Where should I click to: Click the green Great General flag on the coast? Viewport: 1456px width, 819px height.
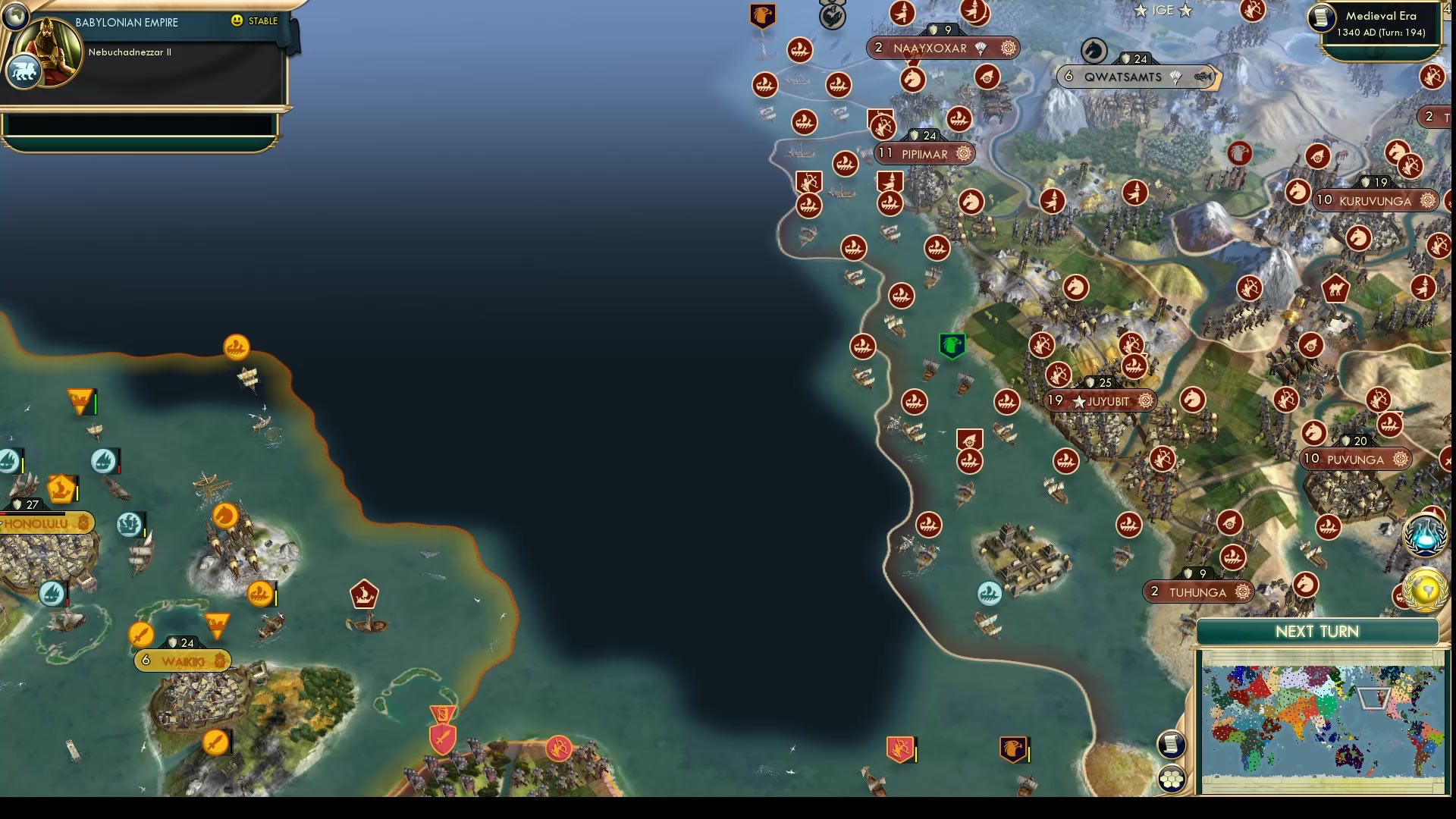point(951,344)
